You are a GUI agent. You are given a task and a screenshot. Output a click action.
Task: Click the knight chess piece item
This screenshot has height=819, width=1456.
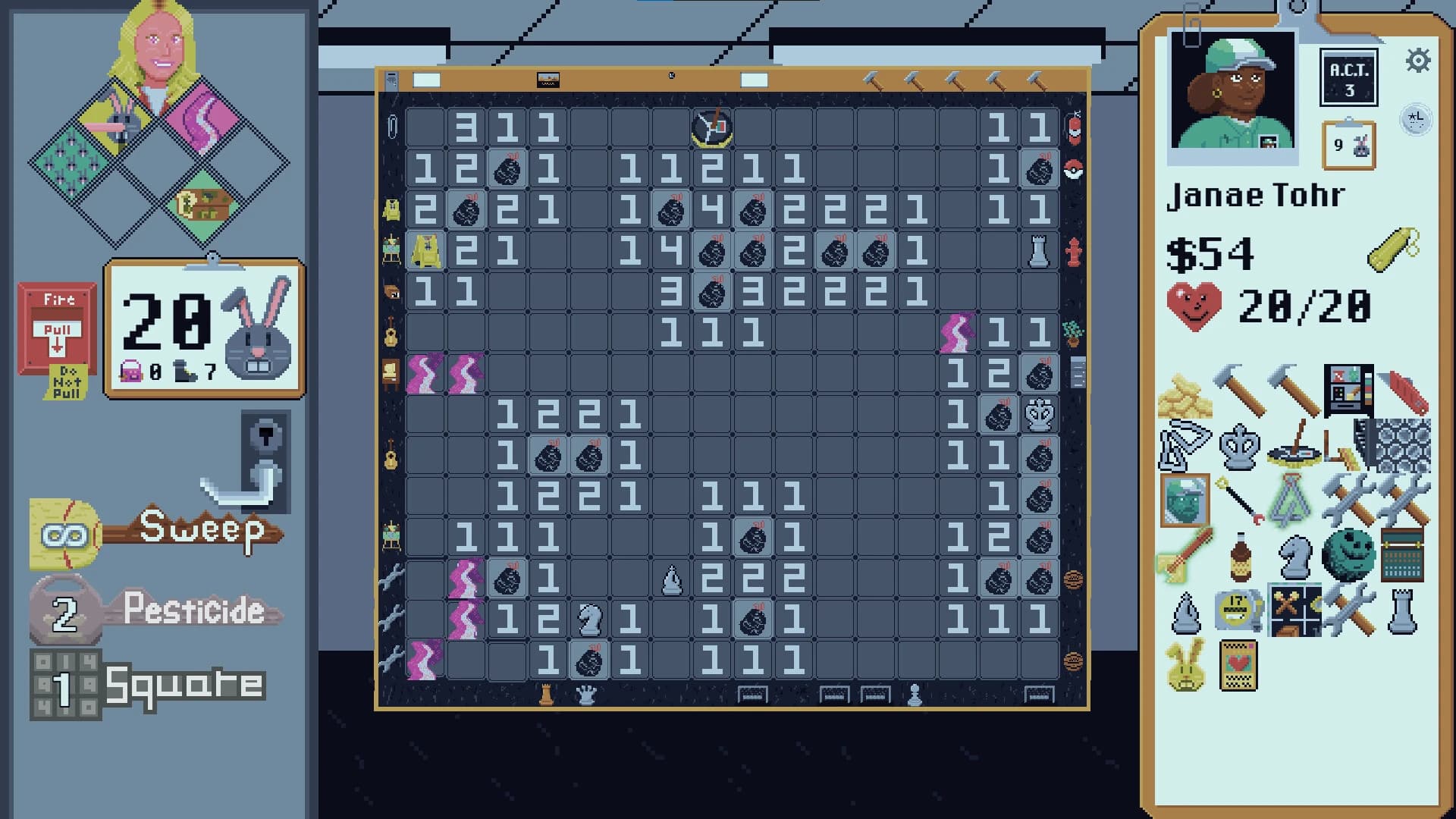(1293, 556)
